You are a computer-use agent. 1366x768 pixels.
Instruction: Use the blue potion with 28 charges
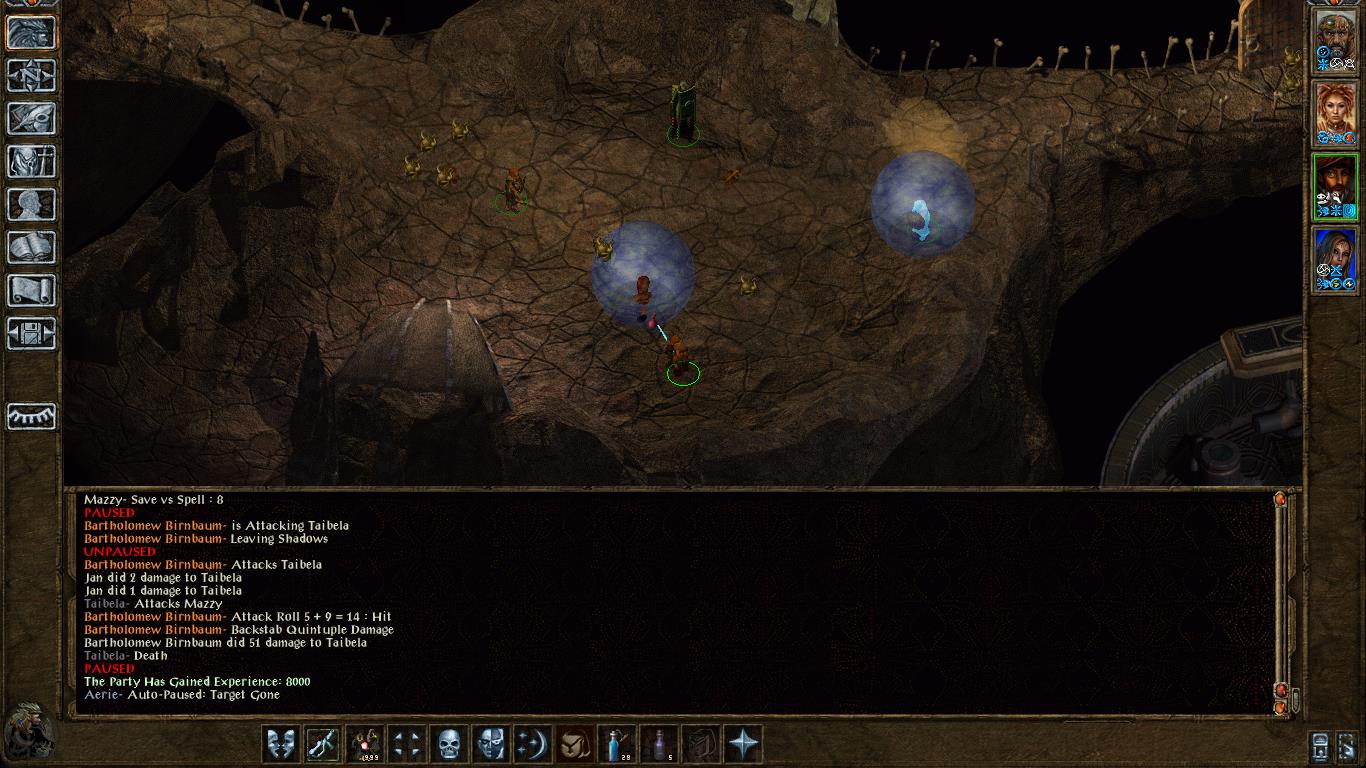point(616,744)
